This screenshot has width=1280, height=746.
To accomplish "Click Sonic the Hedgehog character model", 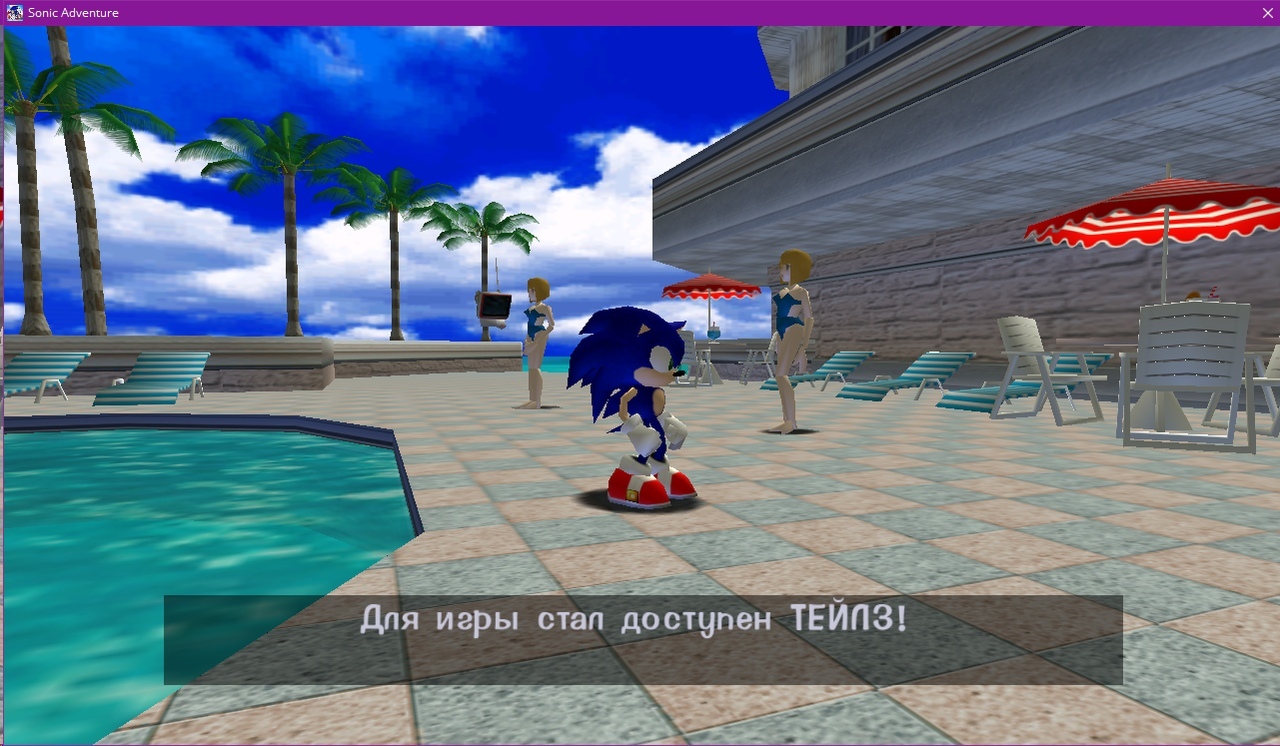I will pyautogui.click(x=630, y=400).
